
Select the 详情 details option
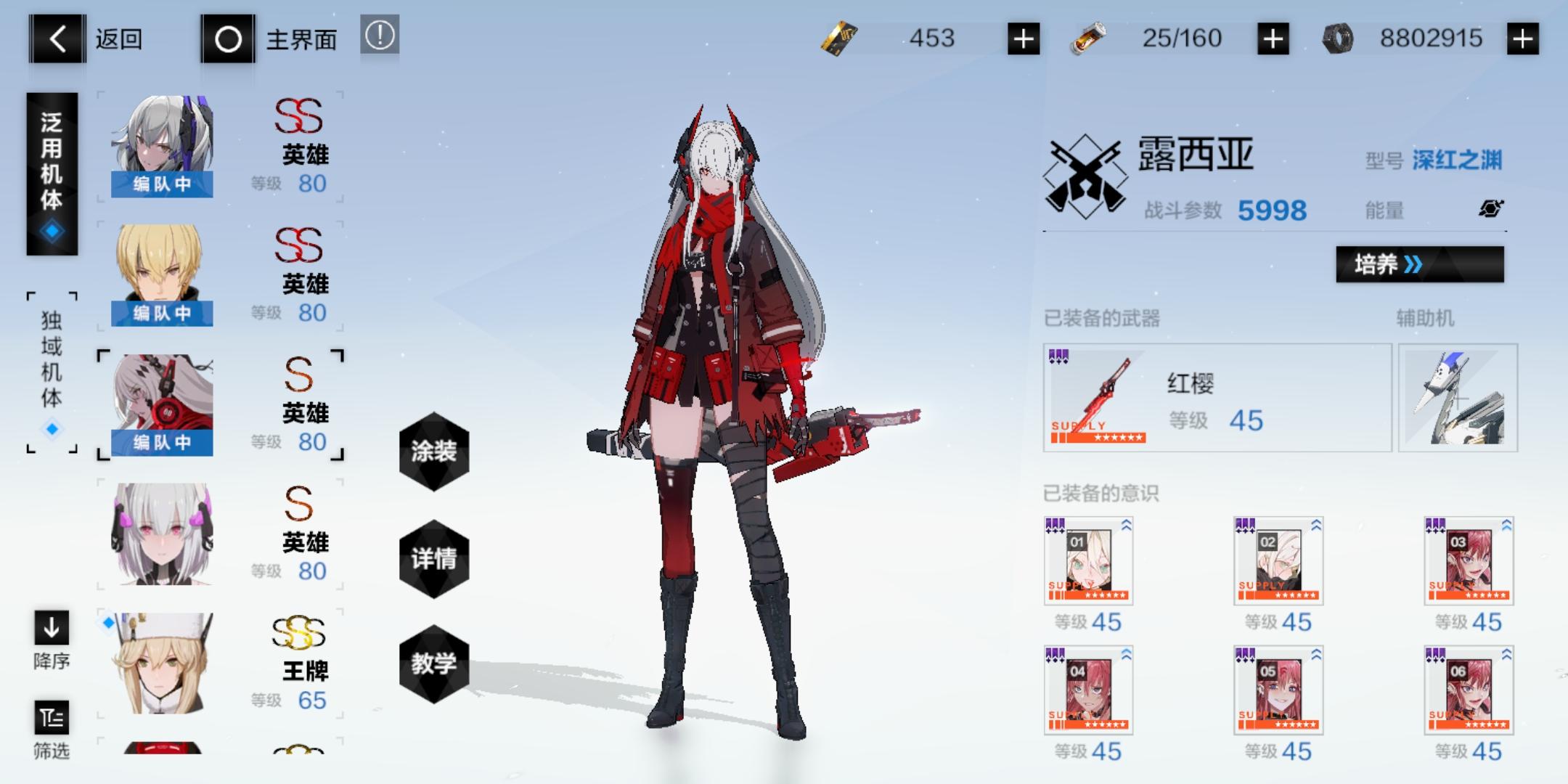(x=433, y=560)
